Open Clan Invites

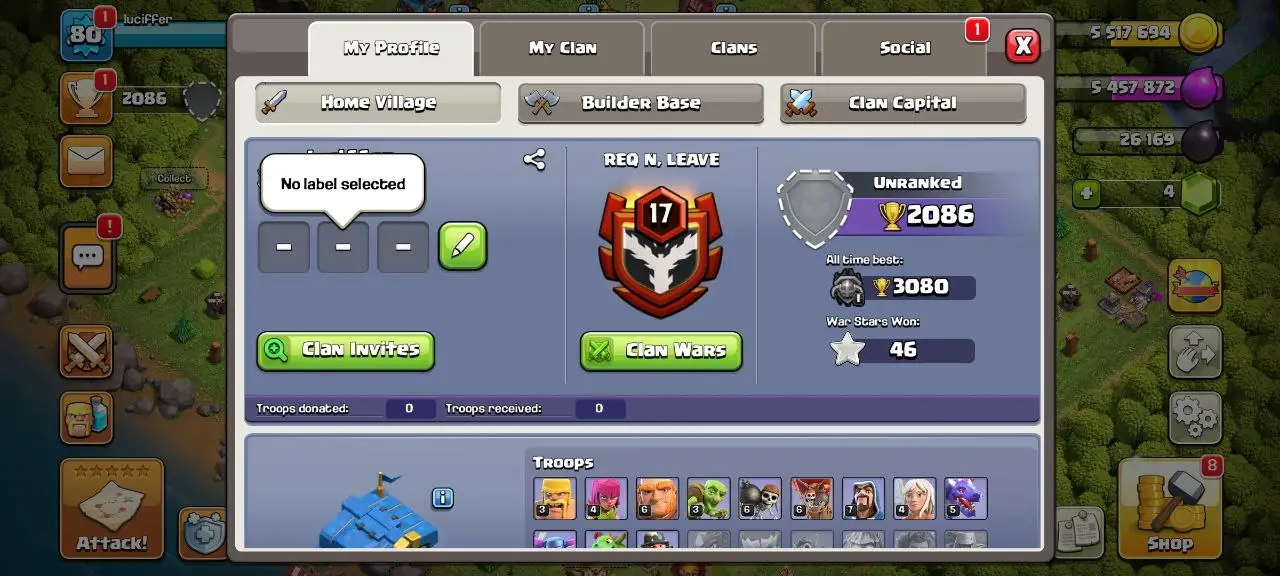tap(345, 350)
